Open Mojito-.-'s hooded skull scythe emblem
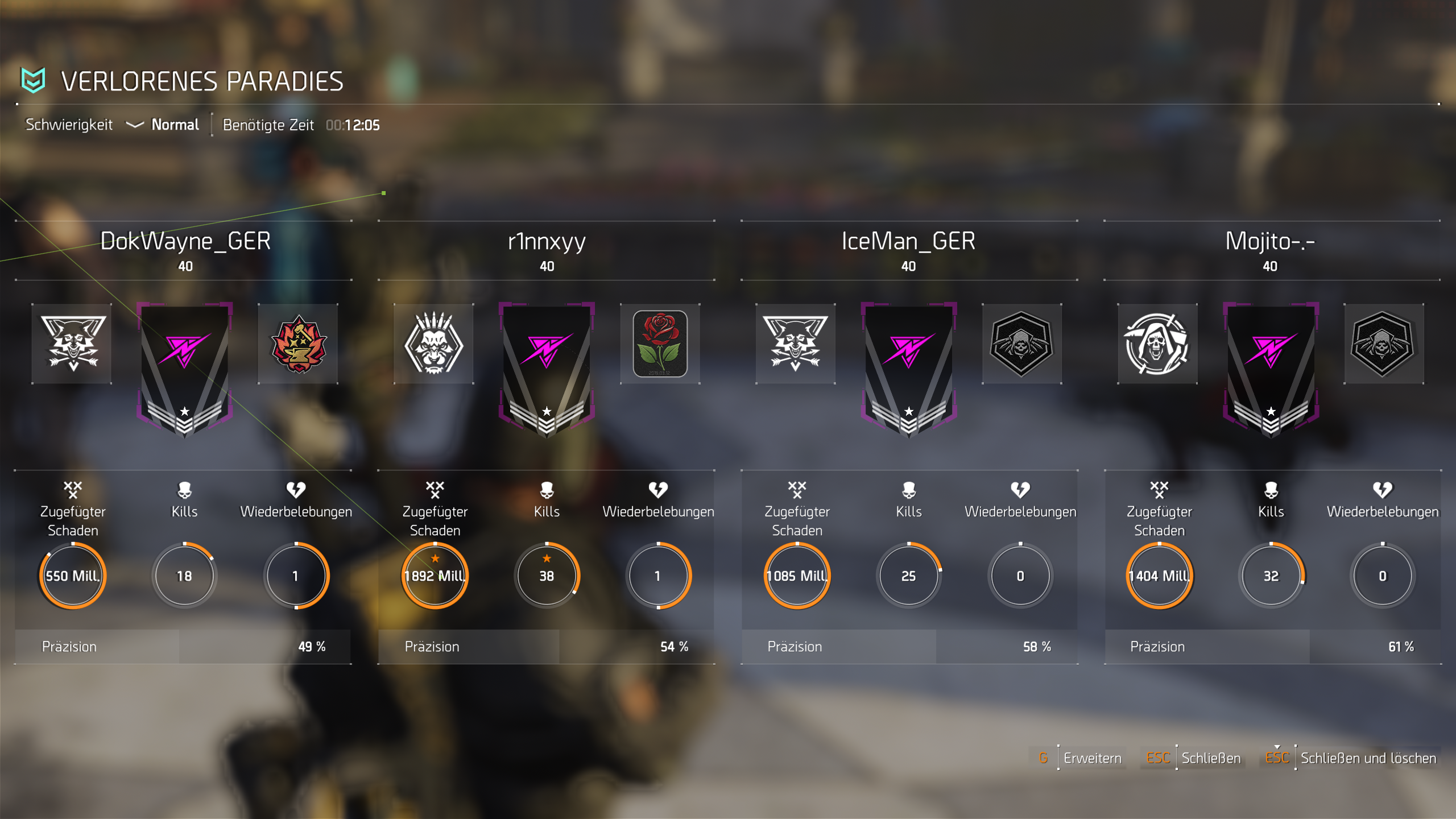The height and width of the screenshot is (819, 1456). point(1157,344)
